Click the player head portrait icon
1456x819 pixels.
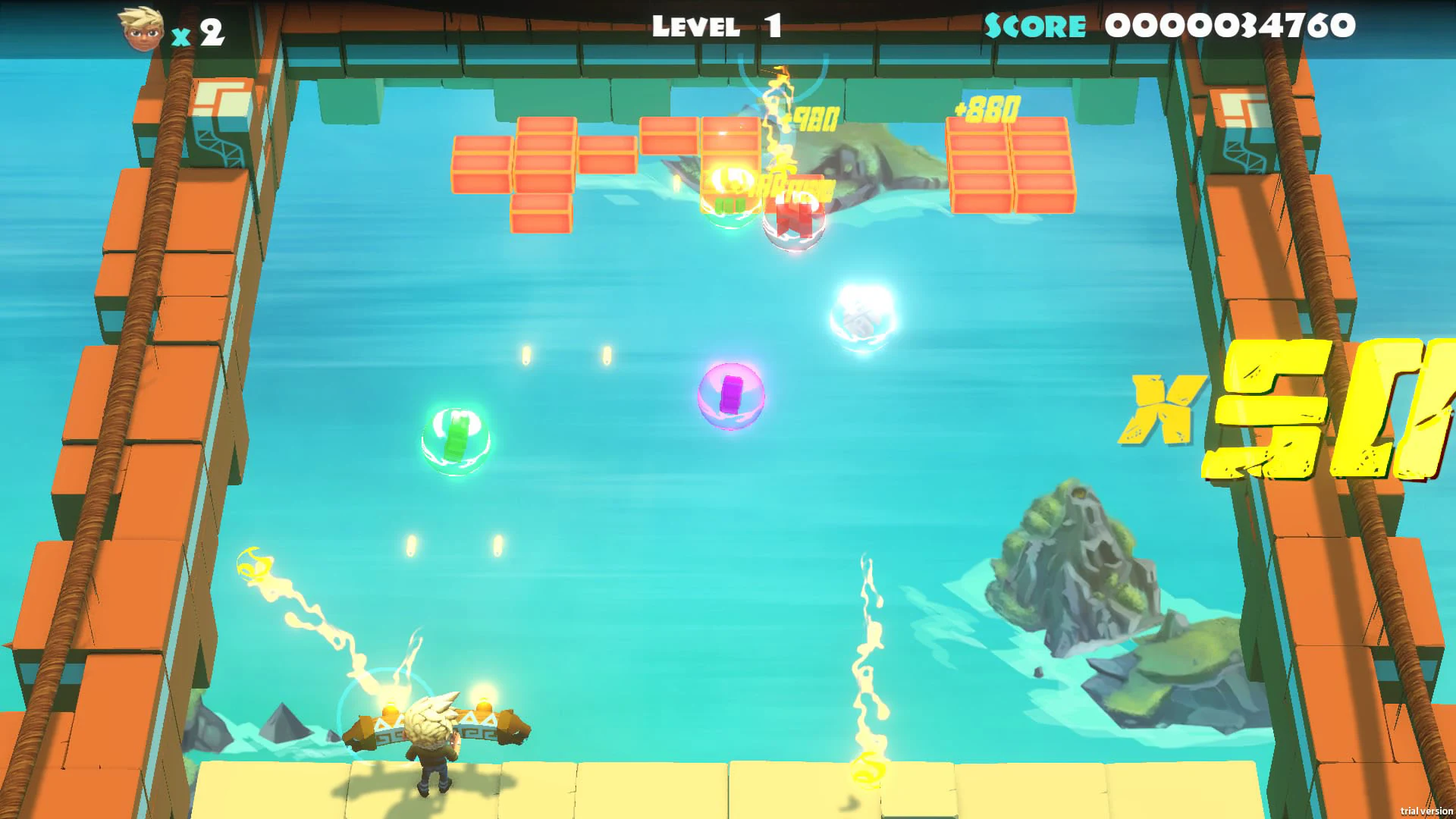[140, 27]
